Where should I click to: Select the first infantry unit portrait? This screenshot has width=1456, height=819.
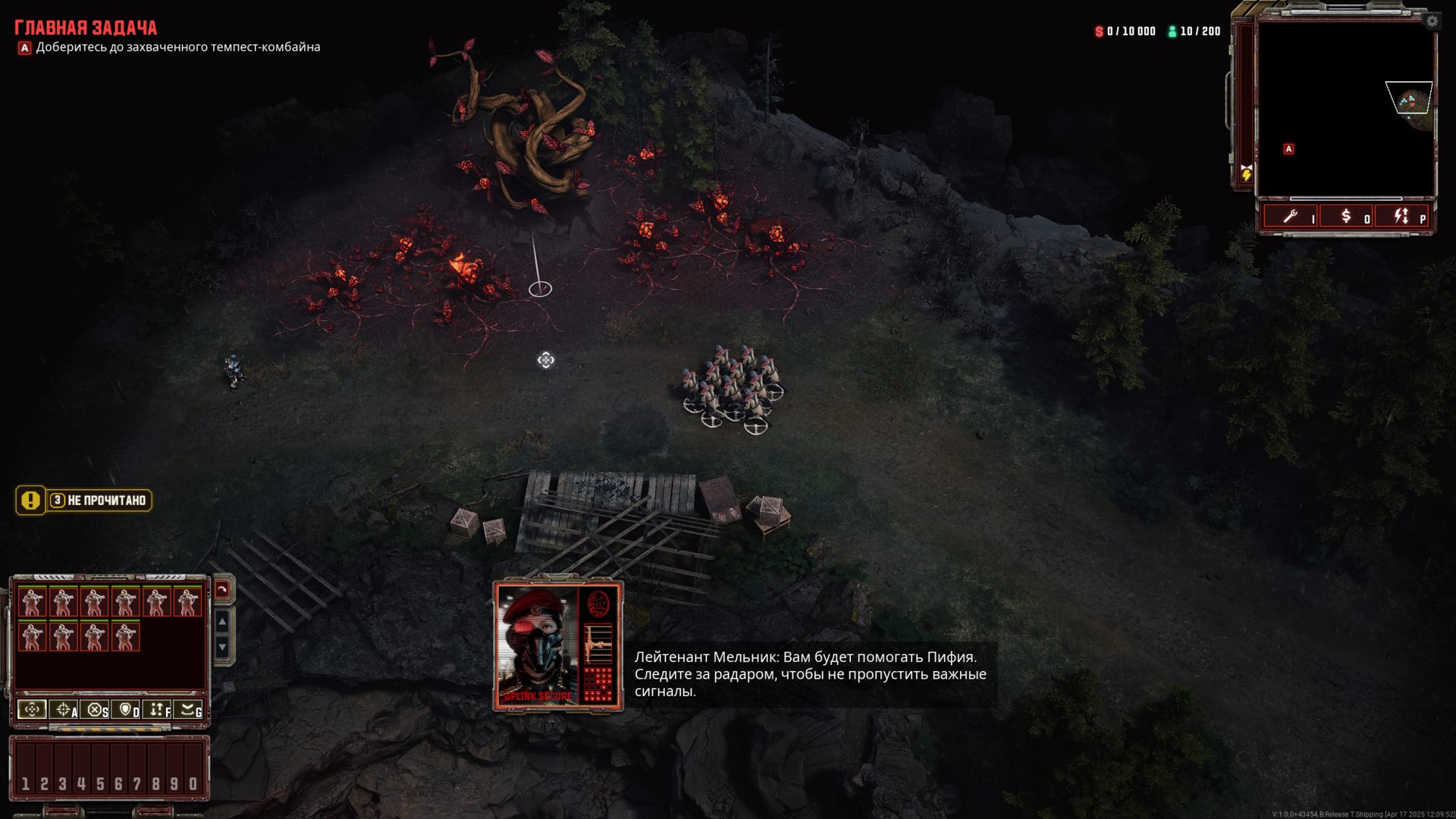click(x=32, y=602)
